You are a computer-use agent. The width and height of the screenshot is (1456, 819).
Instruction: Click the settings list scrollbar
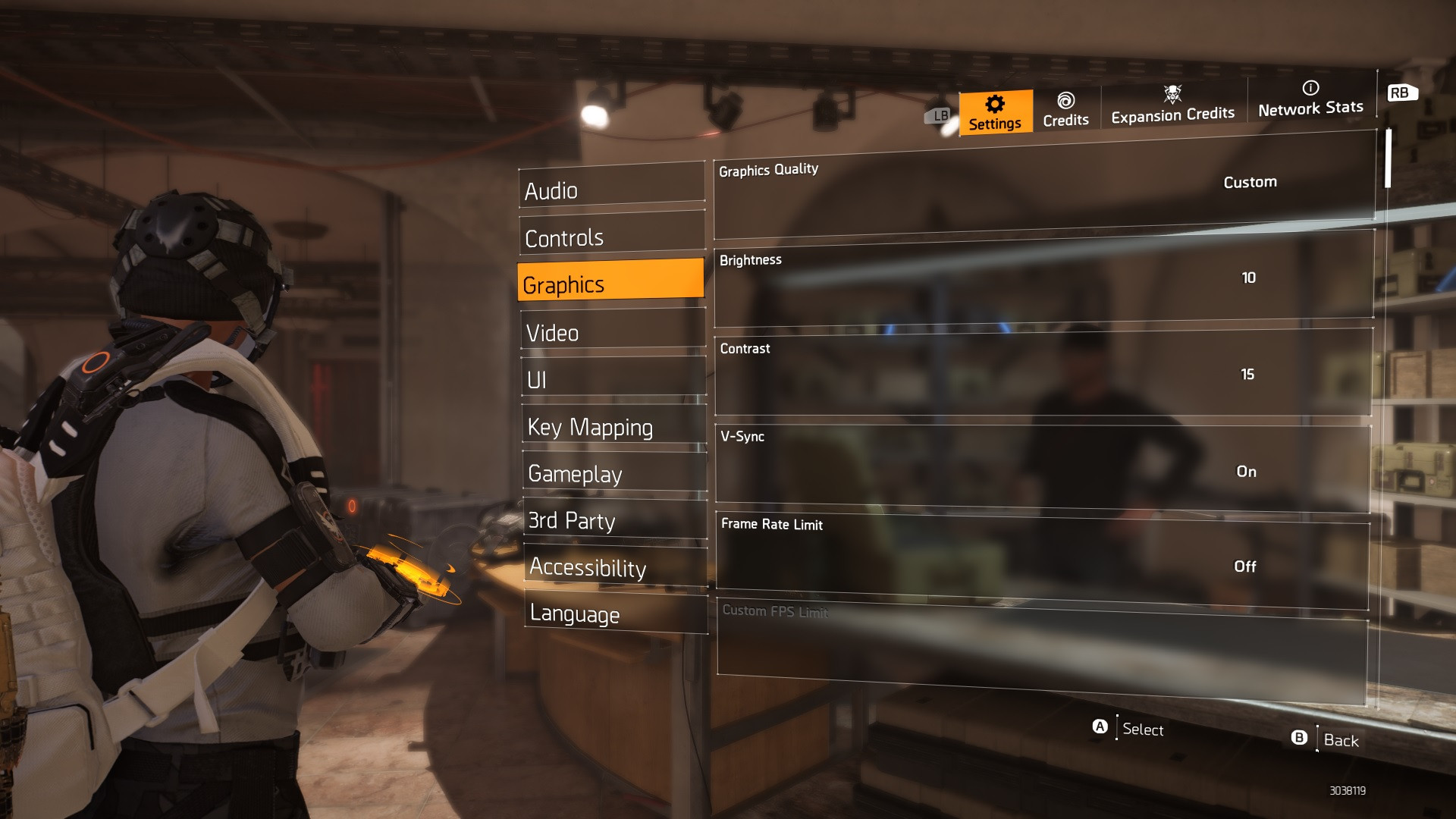[x=1388, y=158]
